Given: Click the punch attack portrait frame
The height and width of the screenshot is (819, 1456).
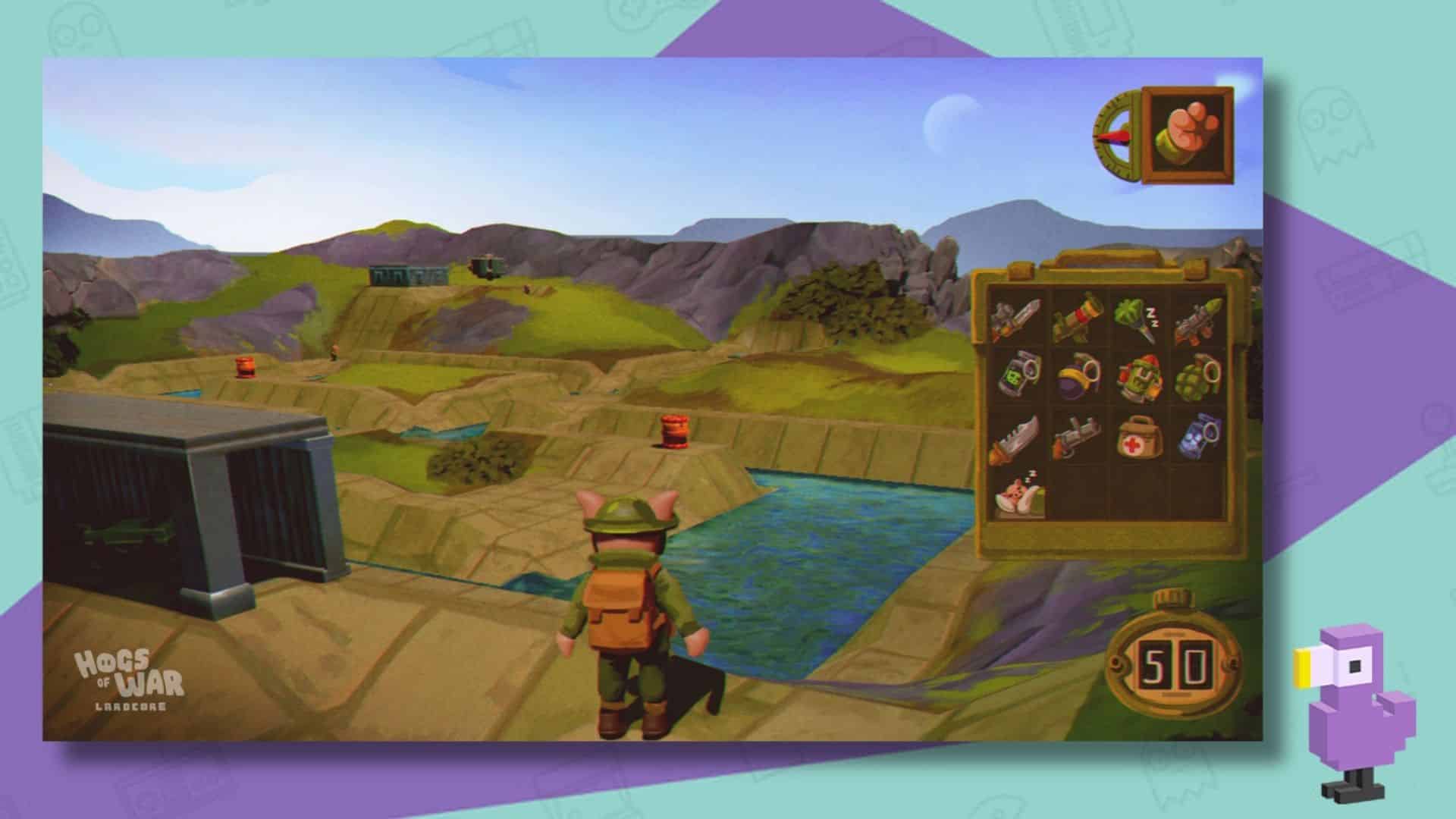Looking at the screenshot, I should point(1191,133).
